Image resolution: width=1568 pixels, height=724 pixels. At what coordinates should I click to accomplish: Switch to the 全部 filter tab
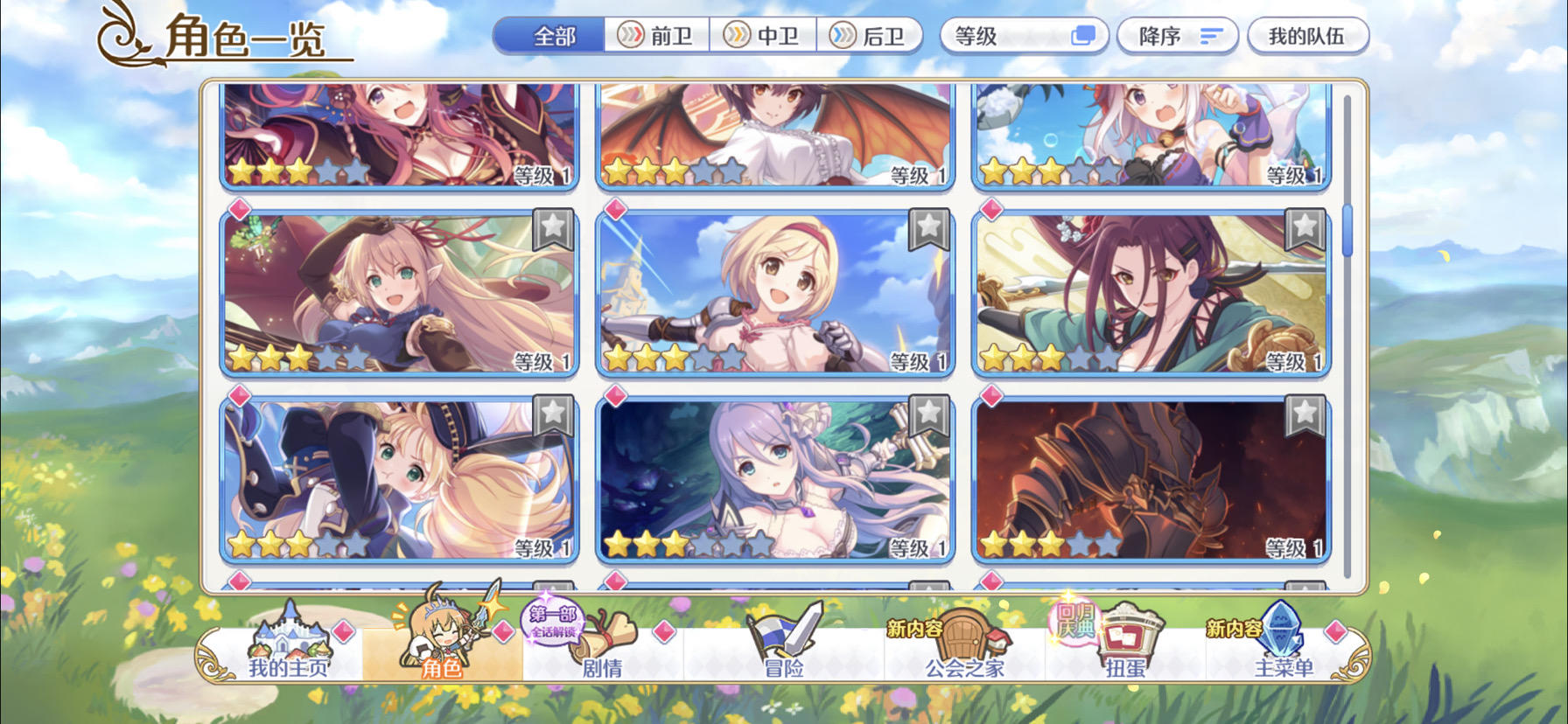pos(551,36)
